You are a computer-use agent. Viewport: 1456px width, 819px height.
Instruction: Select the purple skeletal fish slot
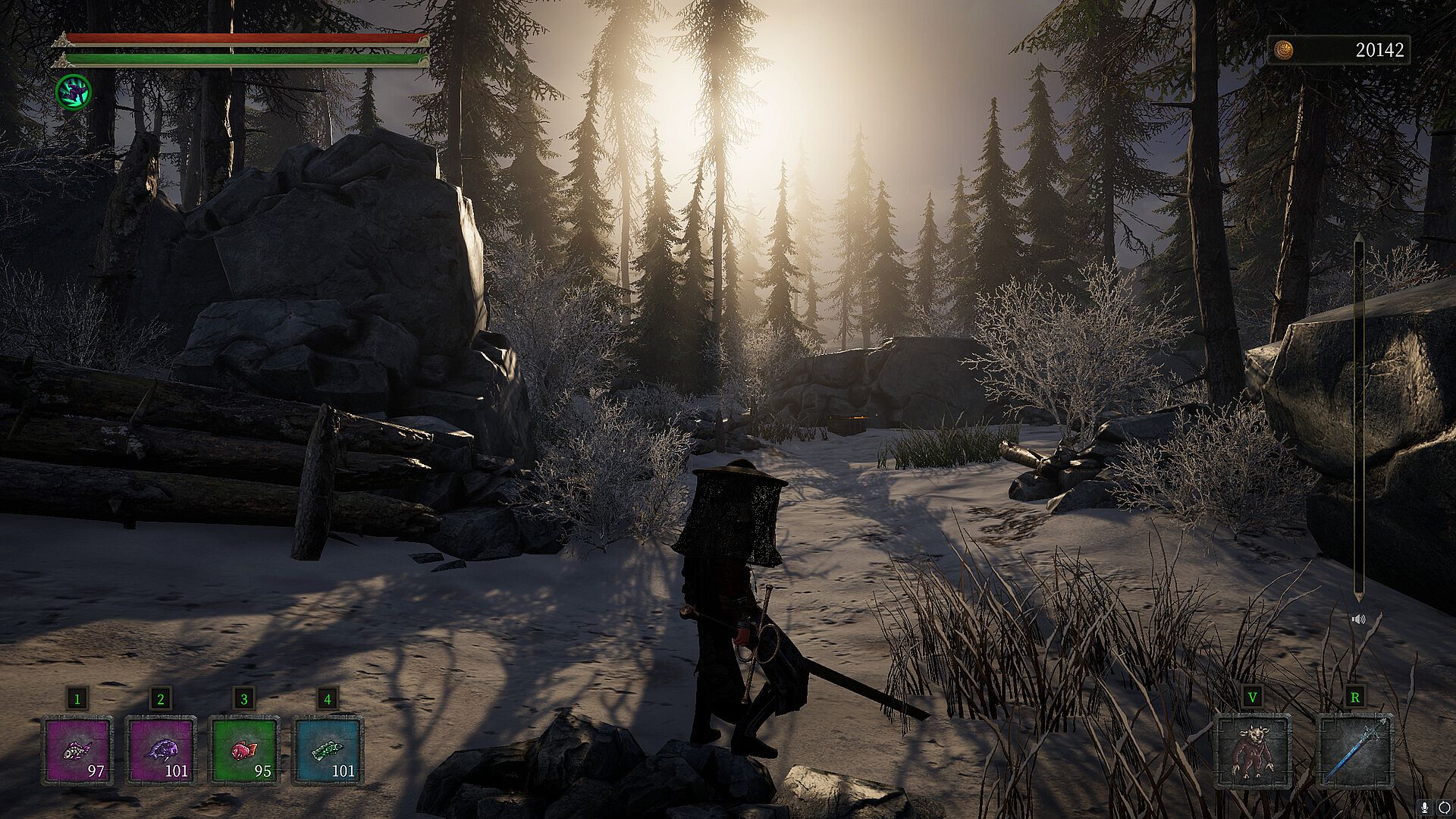(77, 751)
